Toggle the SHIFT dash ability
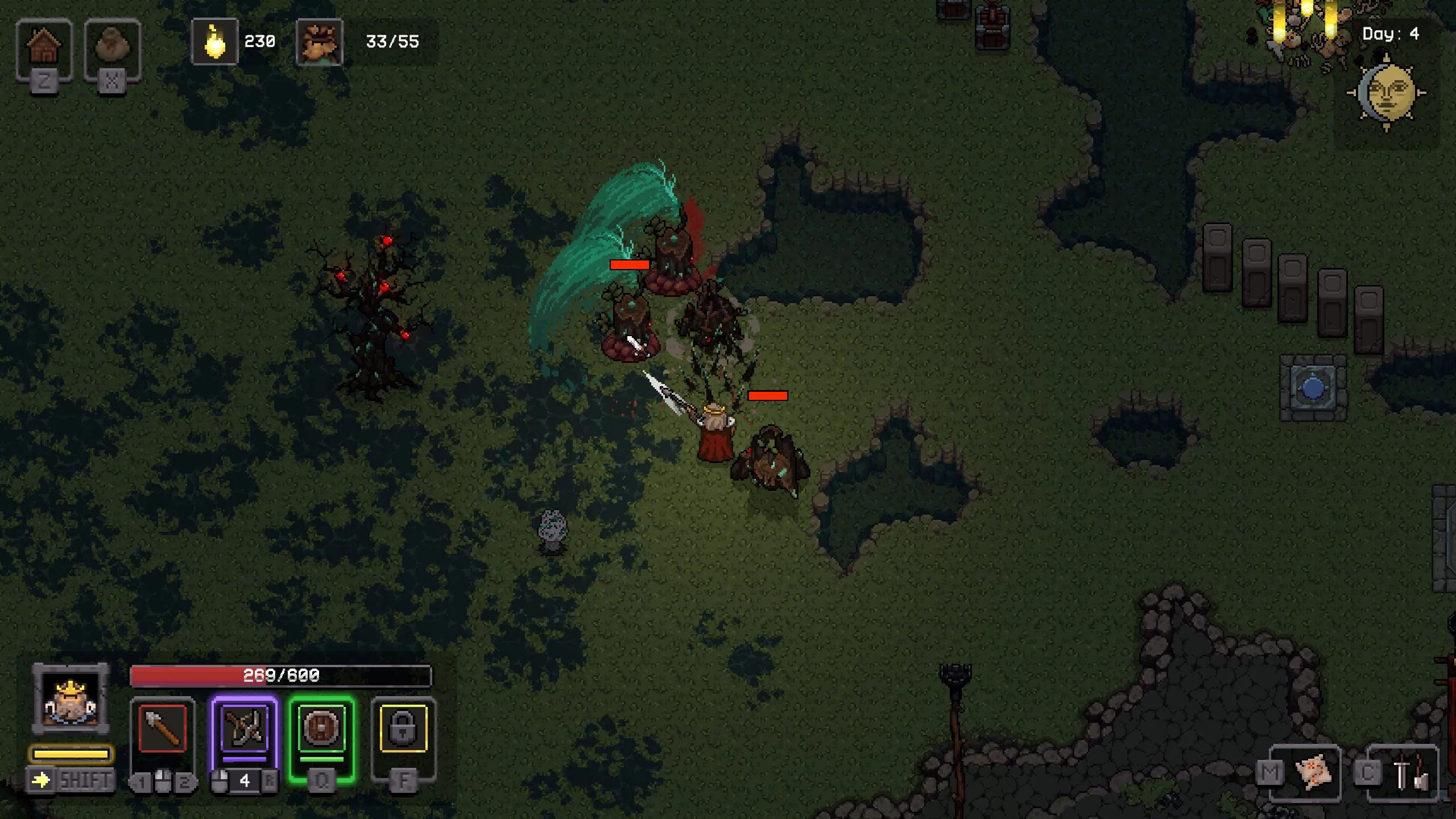 68,779
